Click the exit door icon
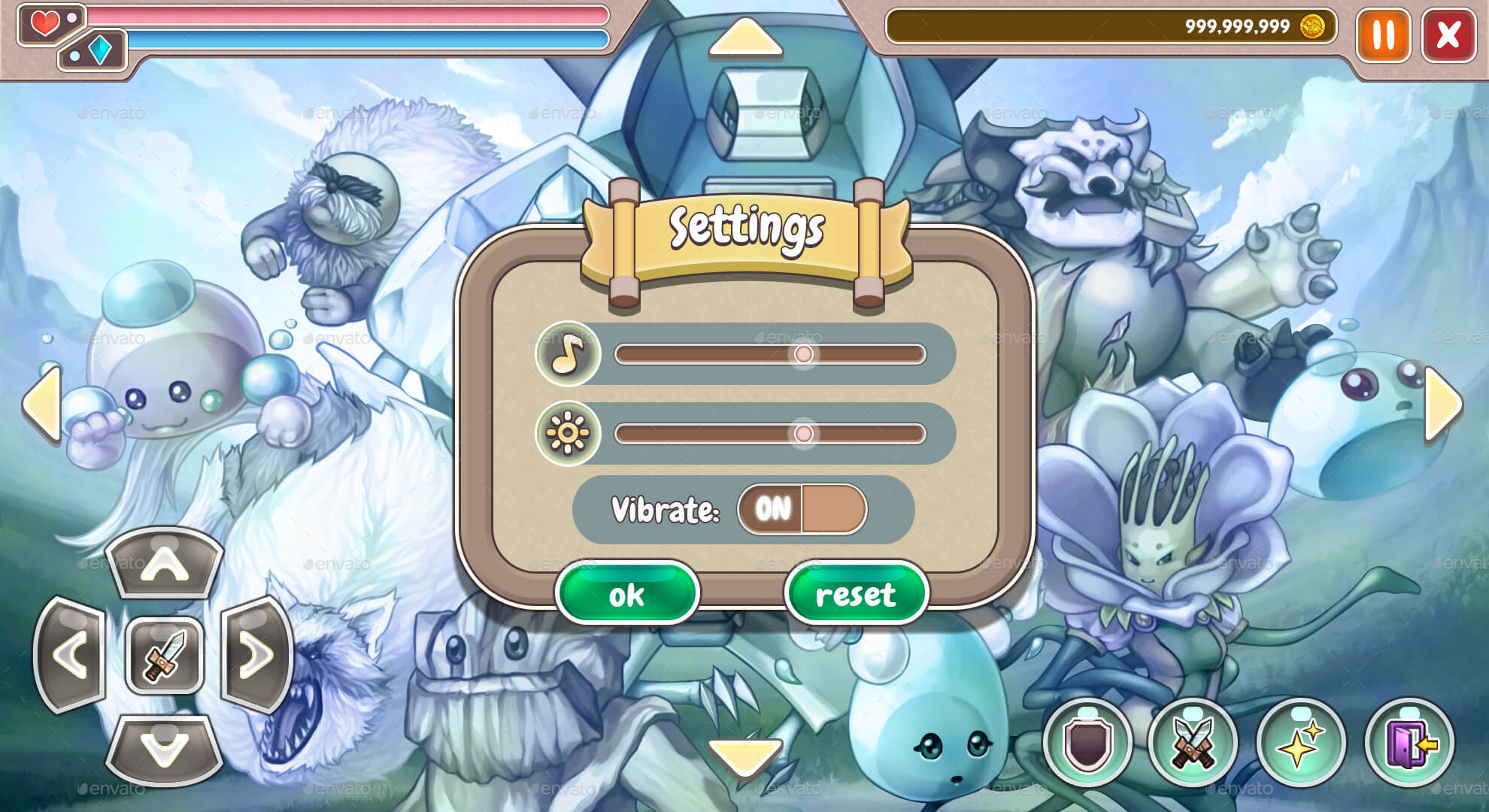The image size is (1489, 812). click(1407, 741)
